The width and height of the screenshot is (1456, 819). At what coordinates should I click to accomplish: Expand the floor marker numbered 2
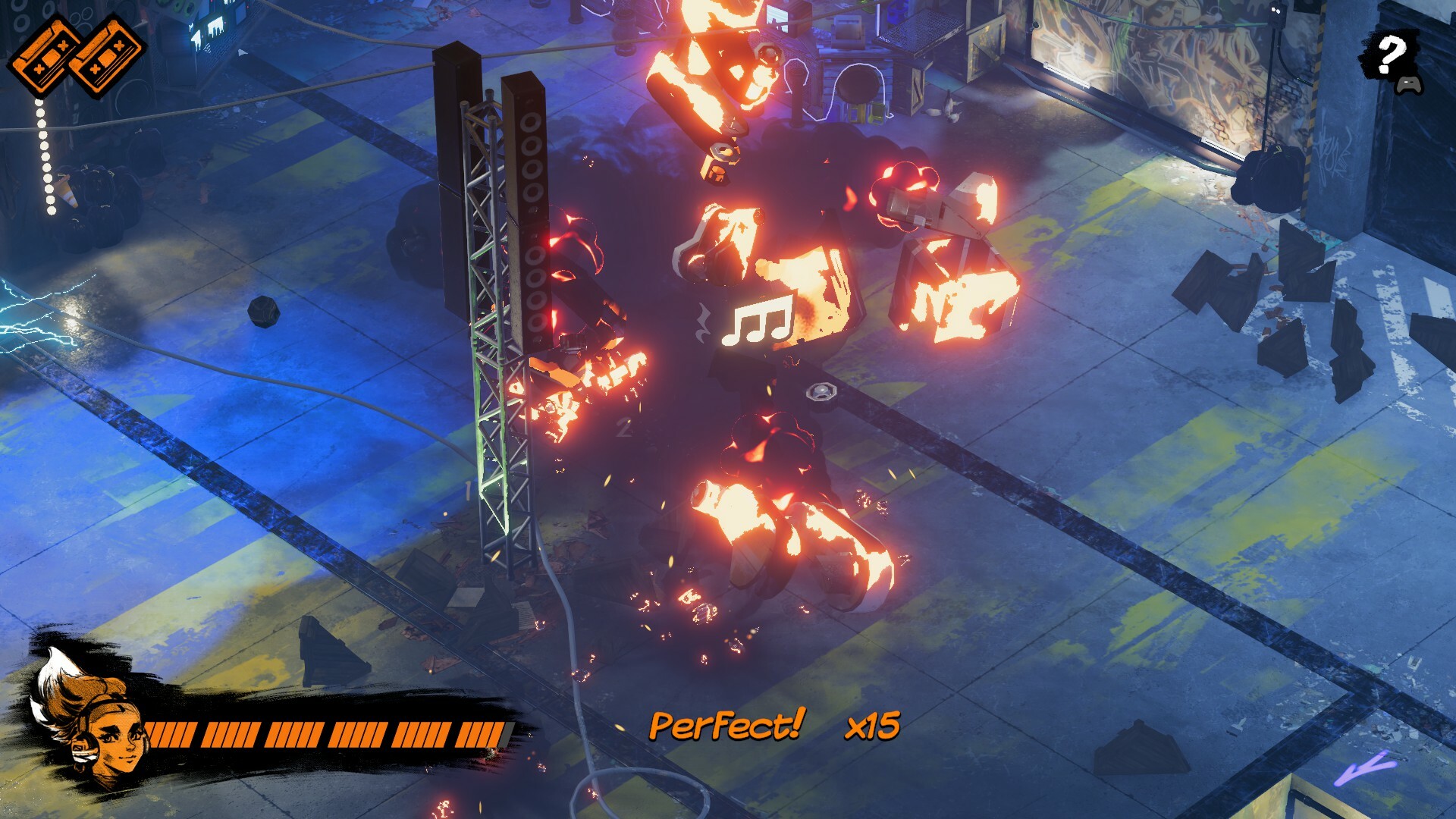point(623,427)
